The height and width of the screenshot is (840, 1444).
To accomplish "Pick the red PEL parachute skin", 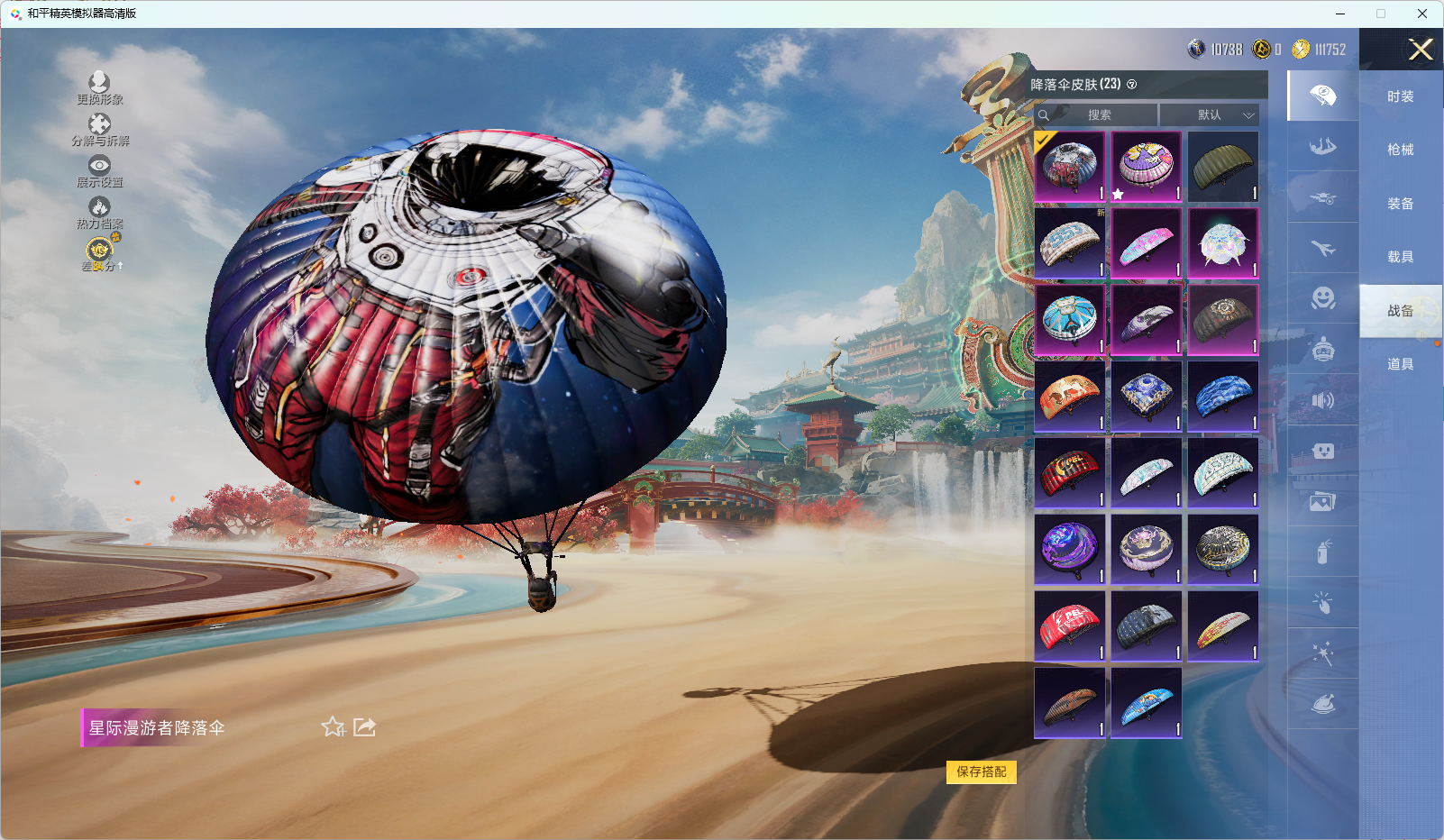I will click(x=1069, y=626).
